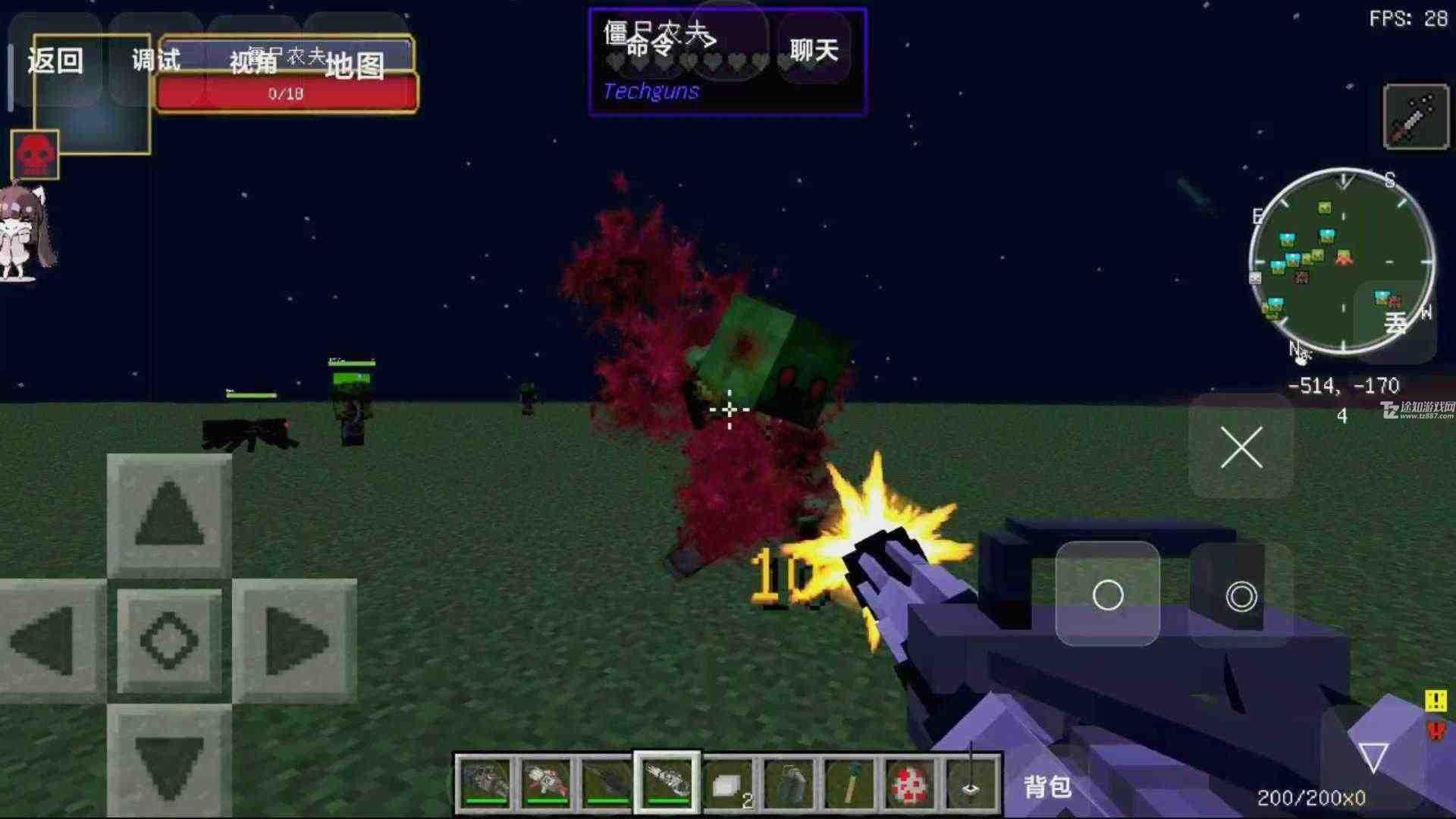Open the 地图 (Map) button
The height and width of the screenshot is (819, 1456).
pos(354,66)
